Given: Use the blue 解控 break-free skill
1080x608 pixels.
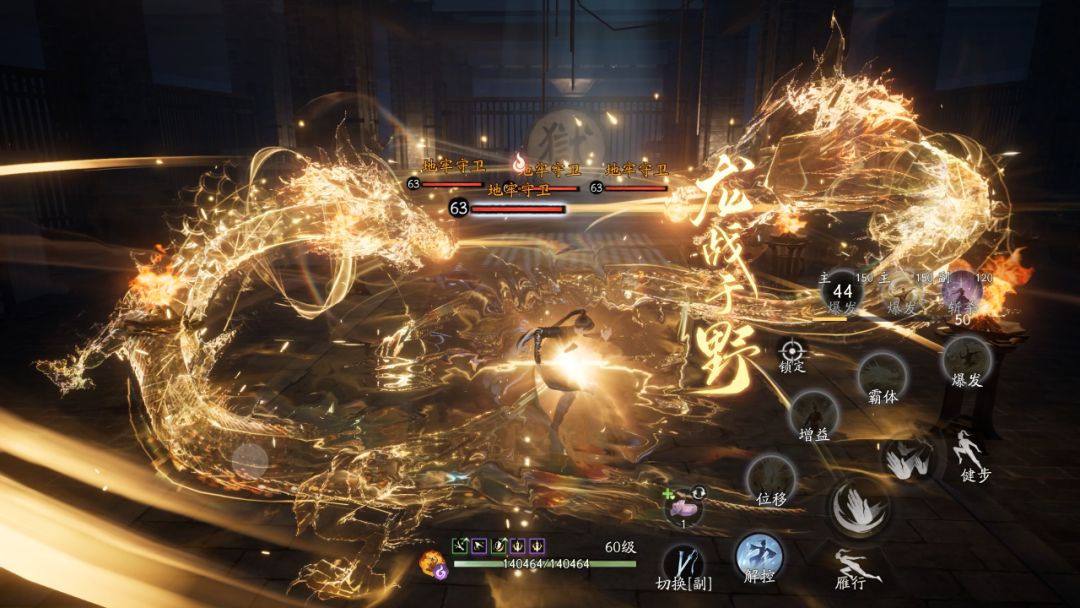Looking at the screenshot, I should 759,555.
